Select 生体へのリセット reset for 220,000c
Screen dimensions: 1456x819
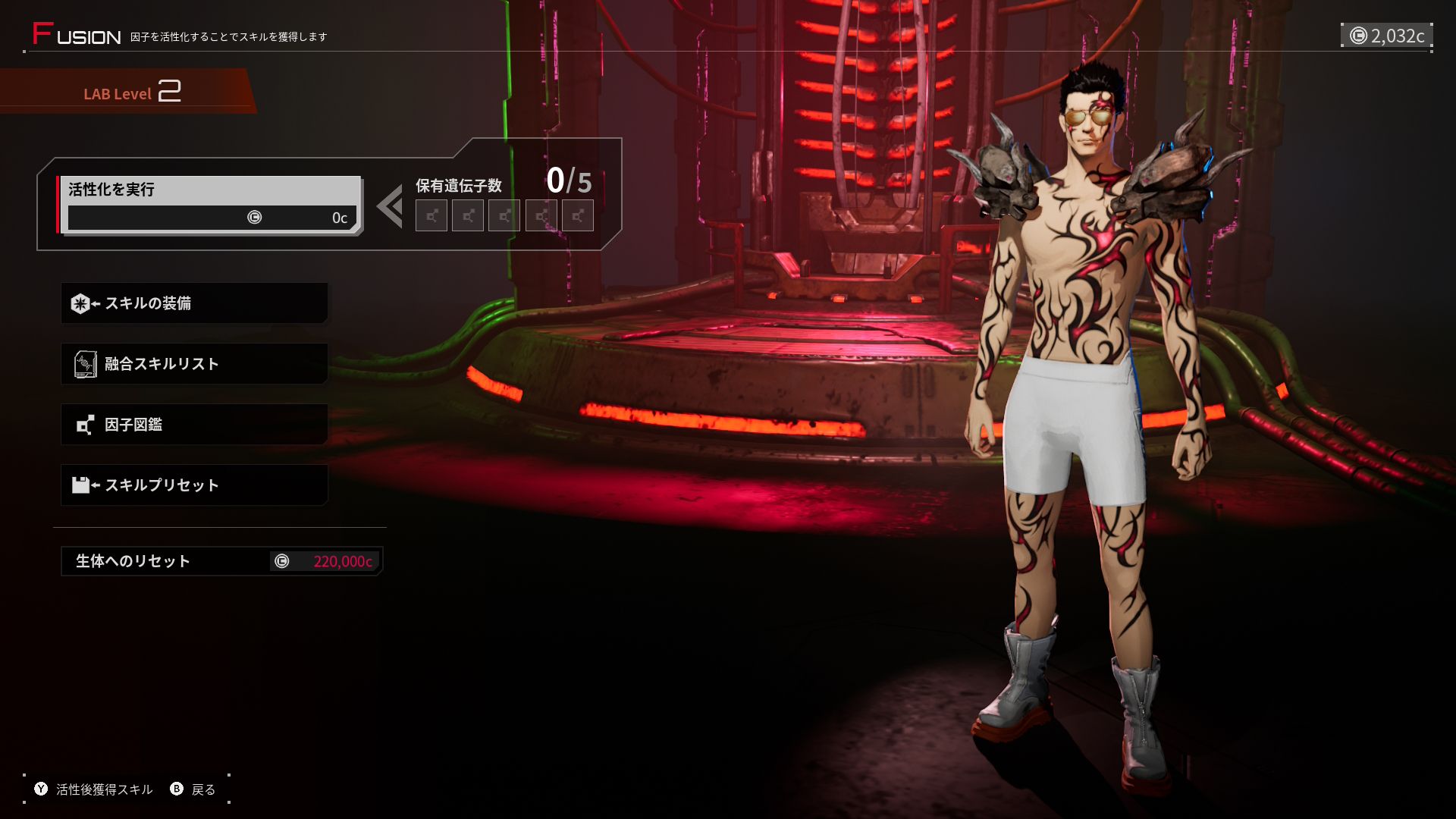tap(221, 561)
